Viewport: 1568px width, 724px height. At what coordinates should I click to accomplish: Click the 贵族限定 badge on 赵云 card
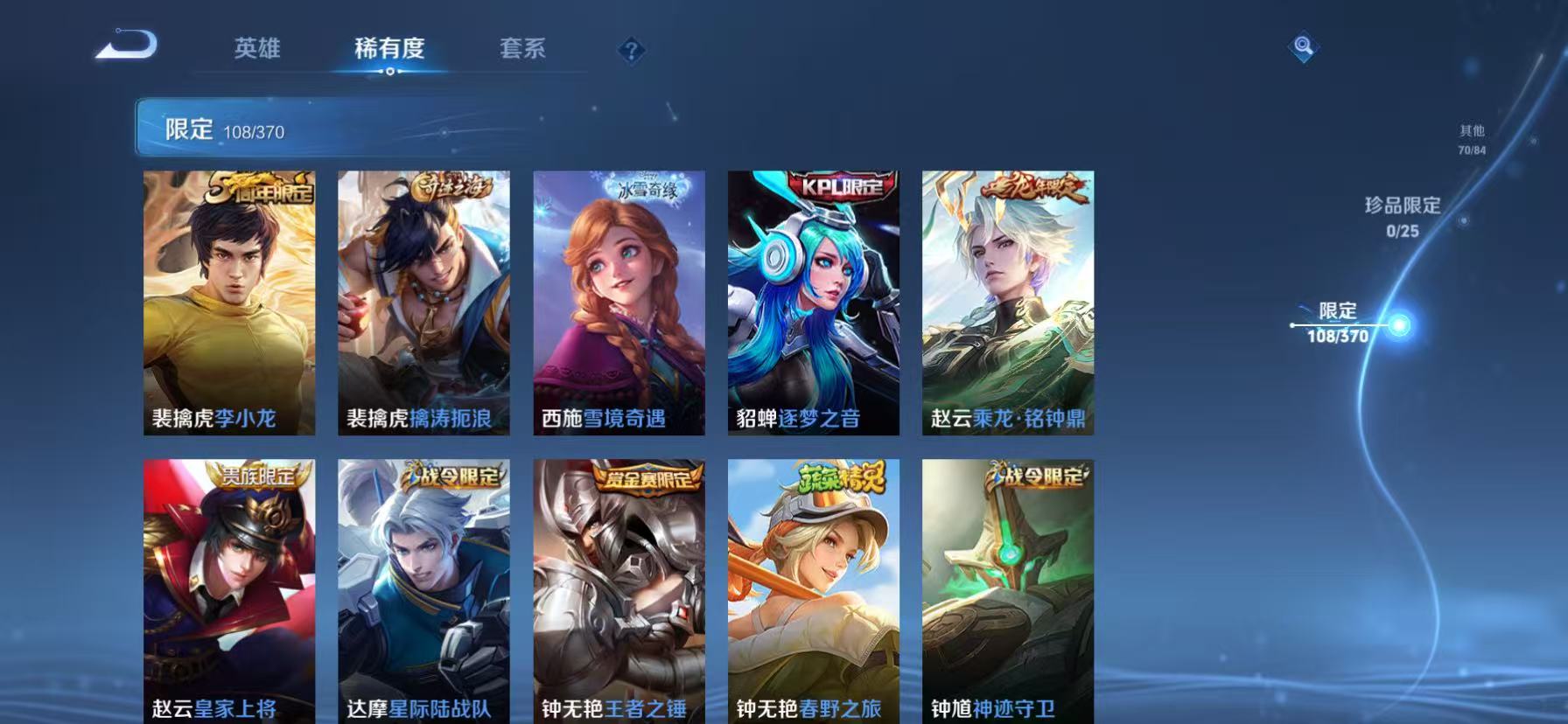coord(257,477)
